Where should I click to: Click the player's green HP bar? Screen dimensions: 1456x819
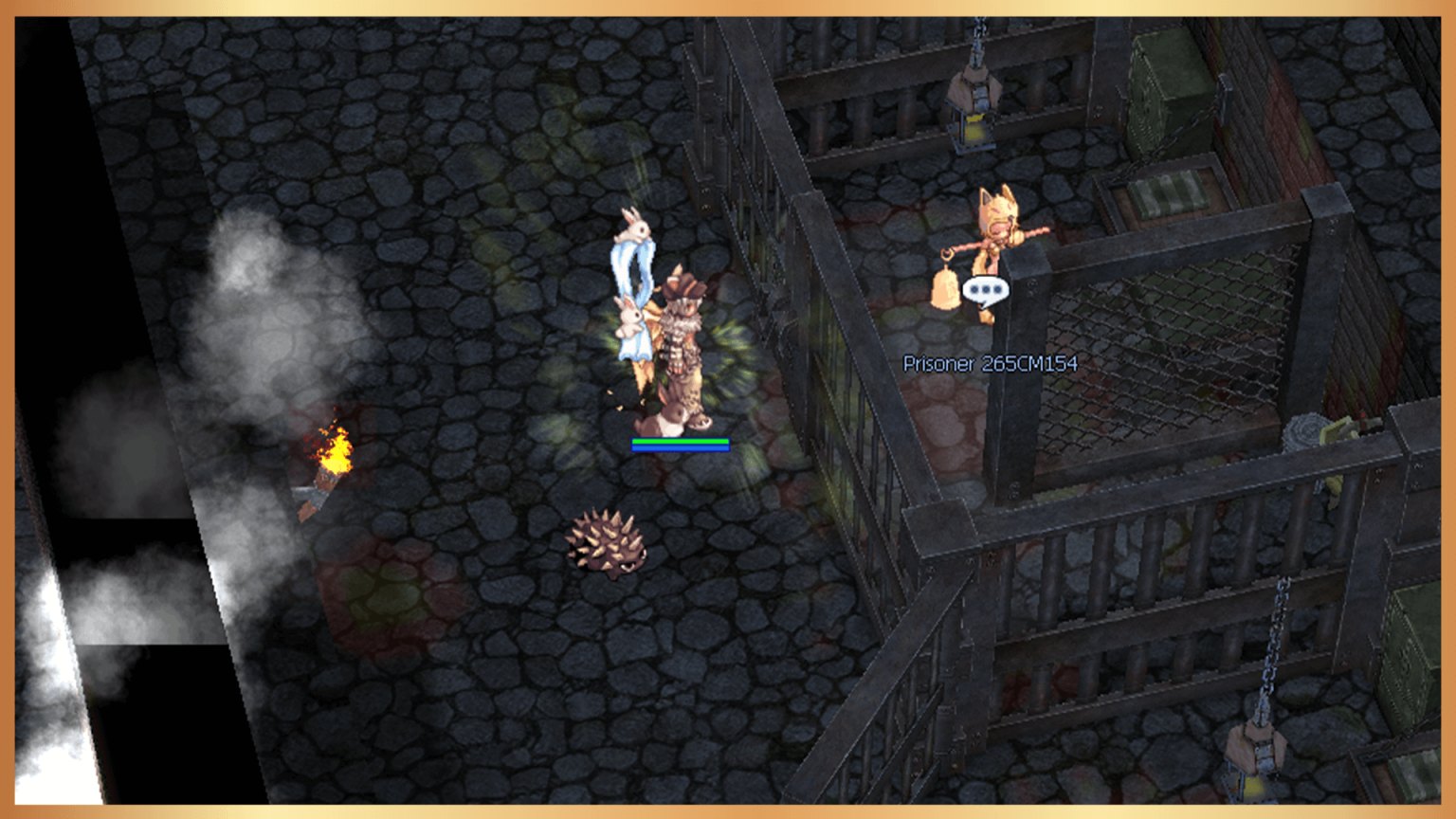[x=679, y=440]
